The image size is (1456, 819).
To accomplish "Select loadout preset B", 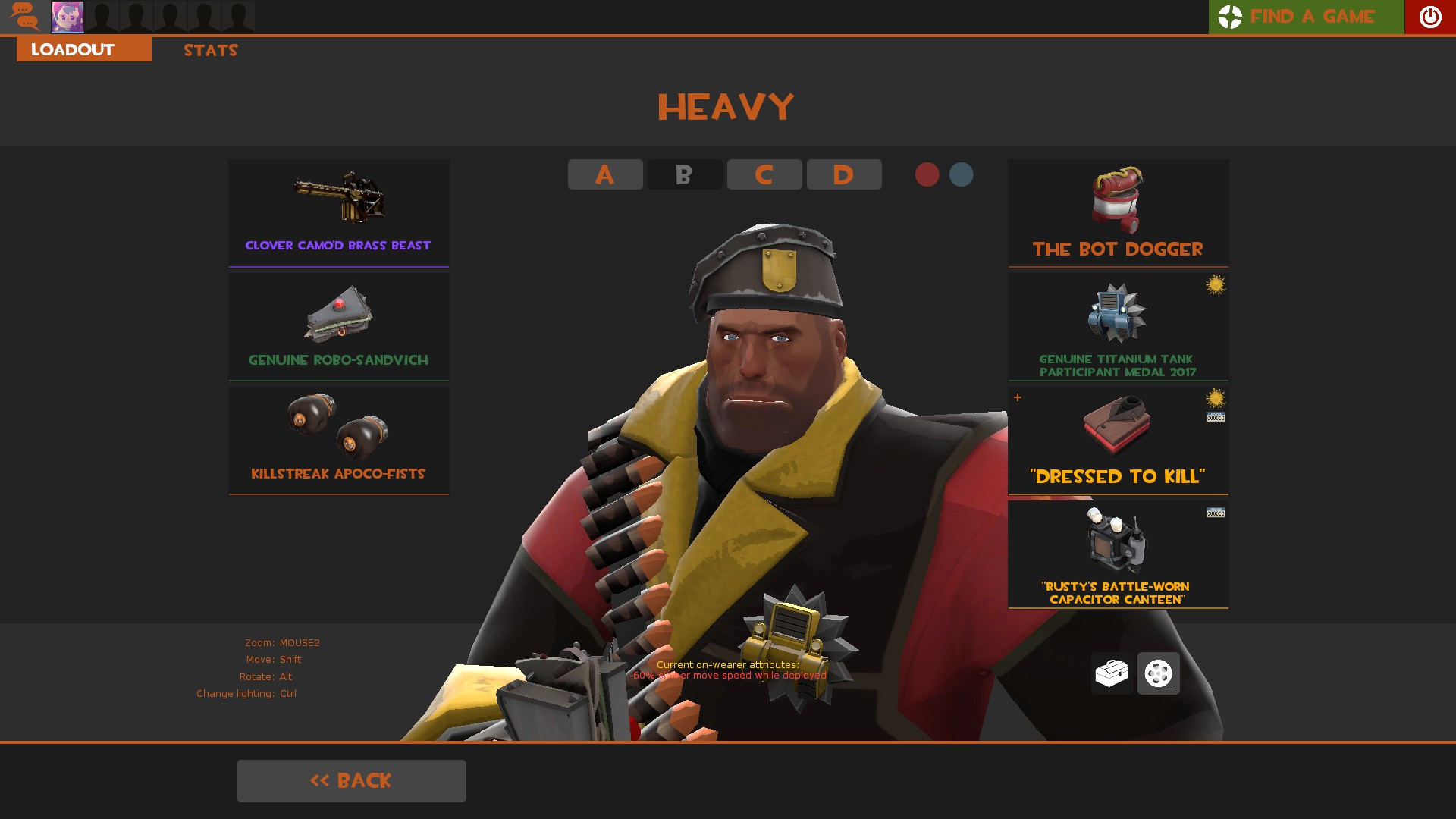I will (x=684, y=174).
